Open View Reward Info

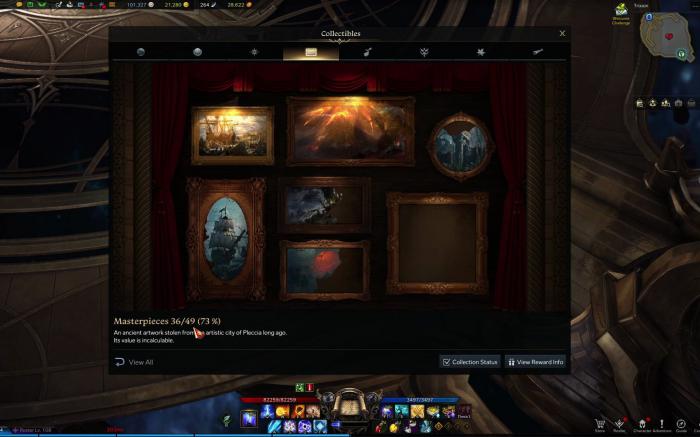(536, 362)
